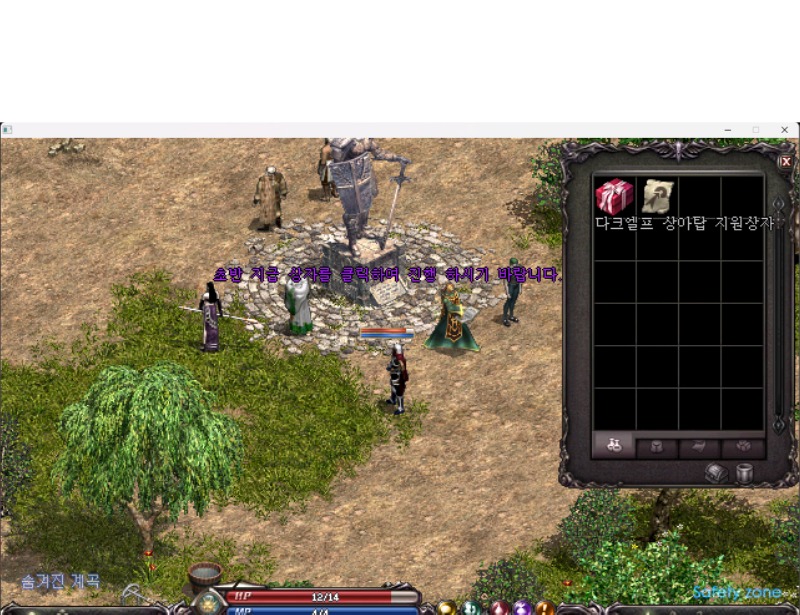This screenshot has width=800, height=615.
Task: Click the trash can discard button
Action: [x=744, y=474]
